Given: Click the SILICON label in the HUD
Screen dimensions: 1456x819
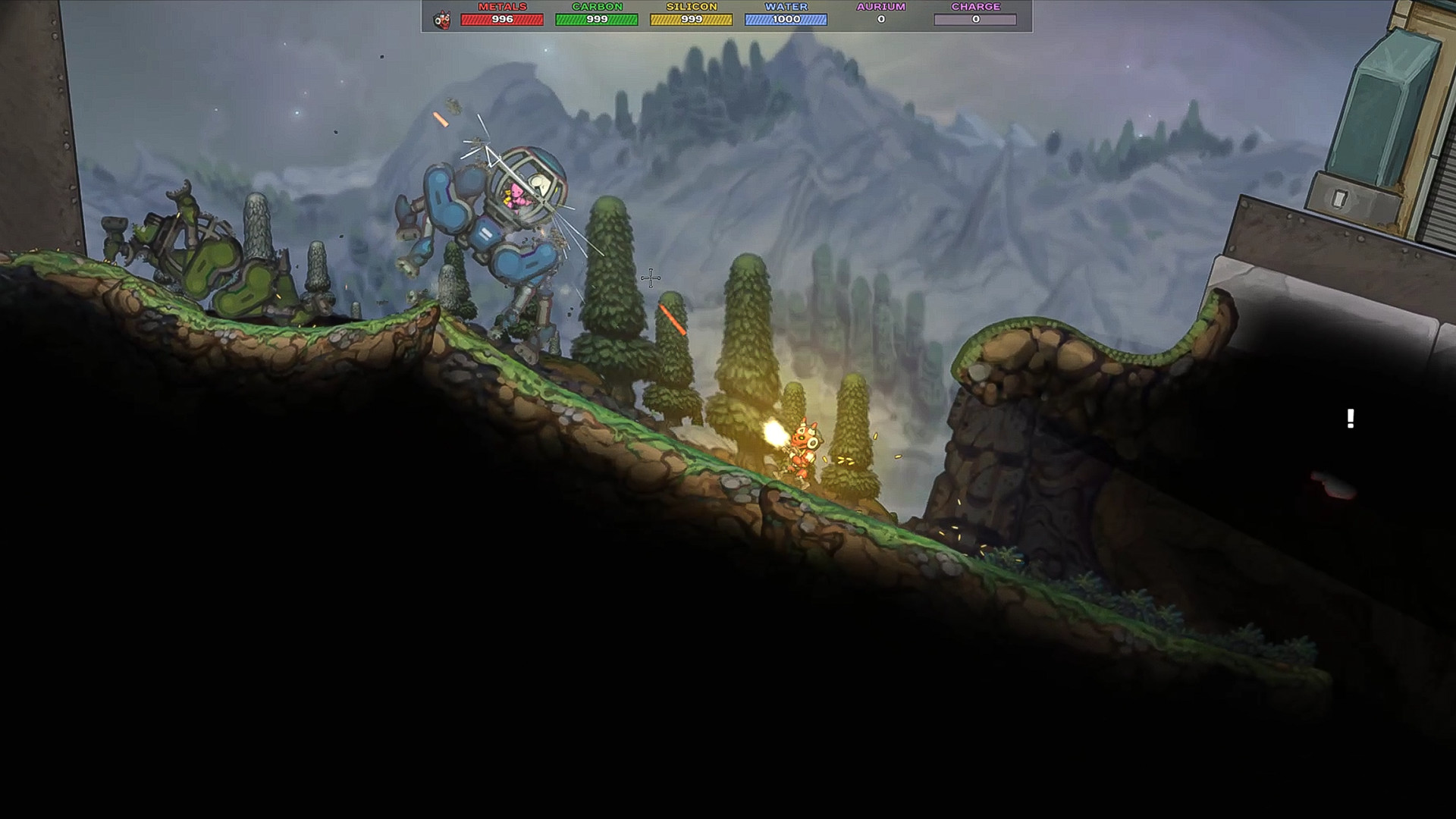Looking at the screenshot, I should click(691, 8).
